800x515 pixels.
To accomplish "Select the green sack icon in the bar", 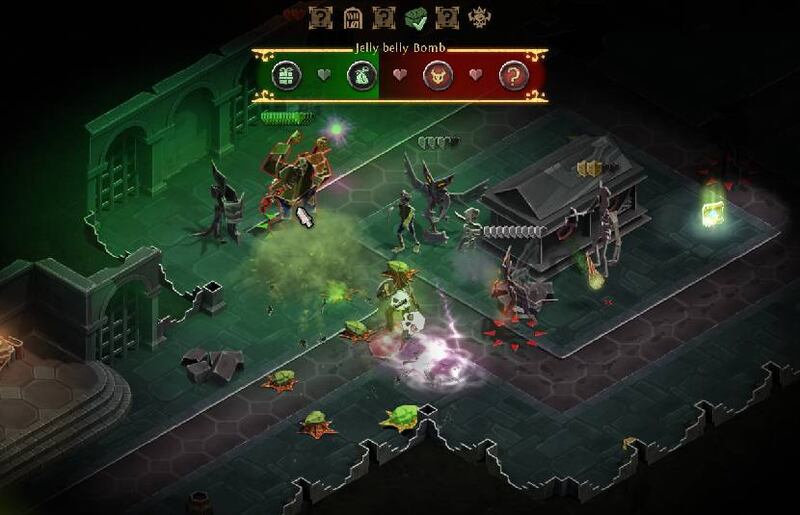I will 361,75.
